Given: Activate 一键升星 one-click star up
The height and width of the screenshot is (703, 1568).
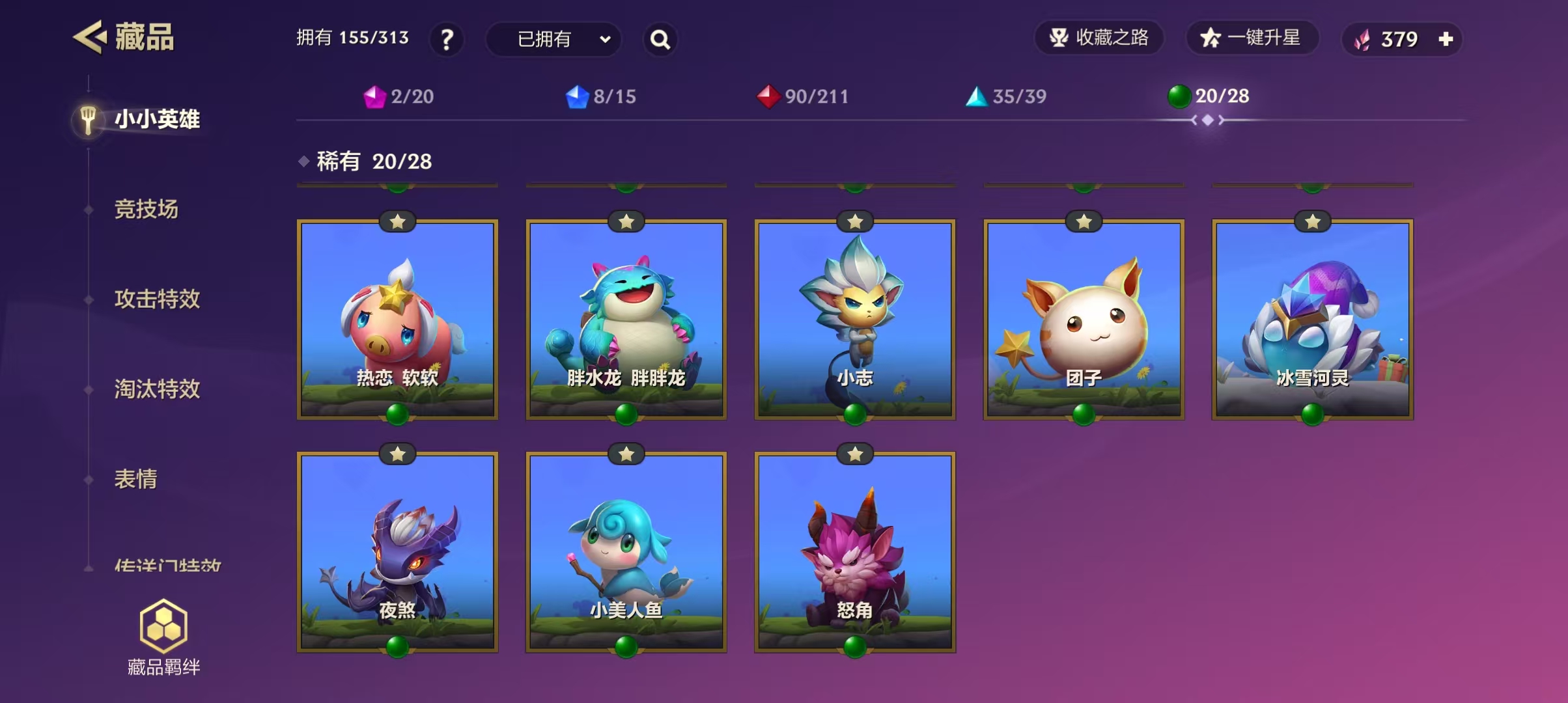Looking at the screenshot, I should 1251,38.
